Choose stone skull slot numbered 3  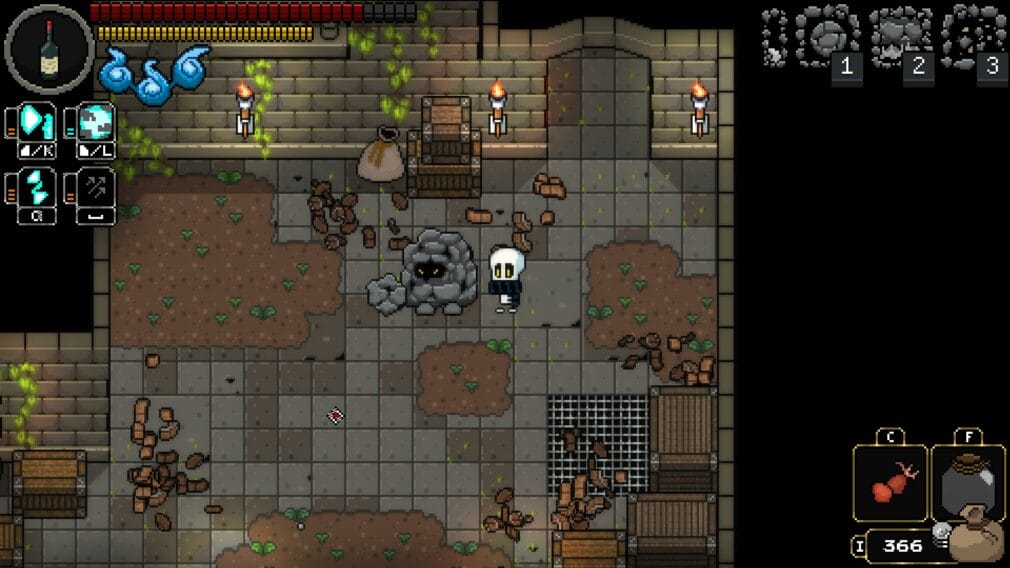(x=972, y=38)
